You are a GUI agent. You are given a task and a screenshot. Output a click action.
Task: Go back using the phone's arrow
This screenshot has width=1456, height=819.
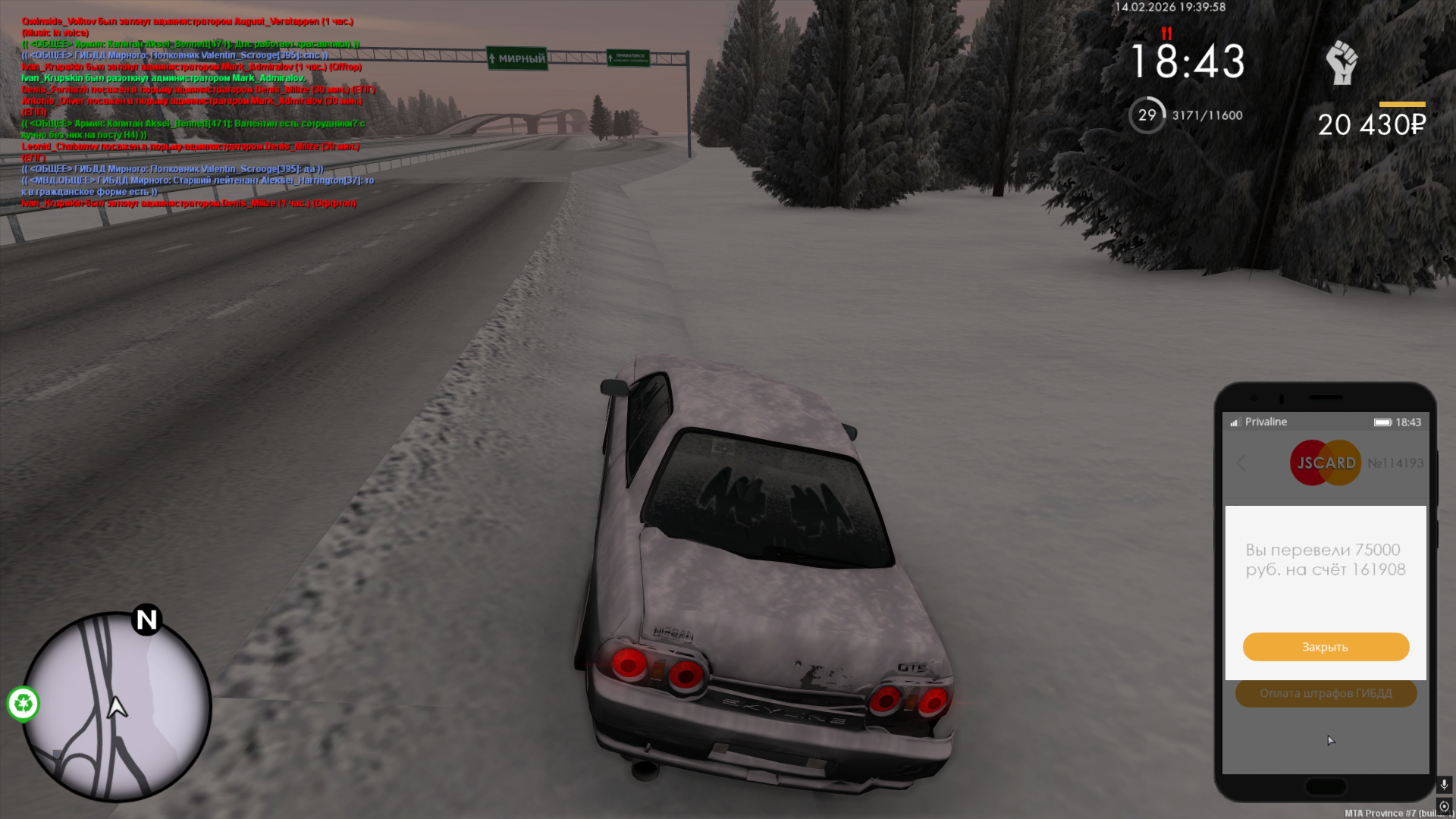click(x=1241, y=463)
